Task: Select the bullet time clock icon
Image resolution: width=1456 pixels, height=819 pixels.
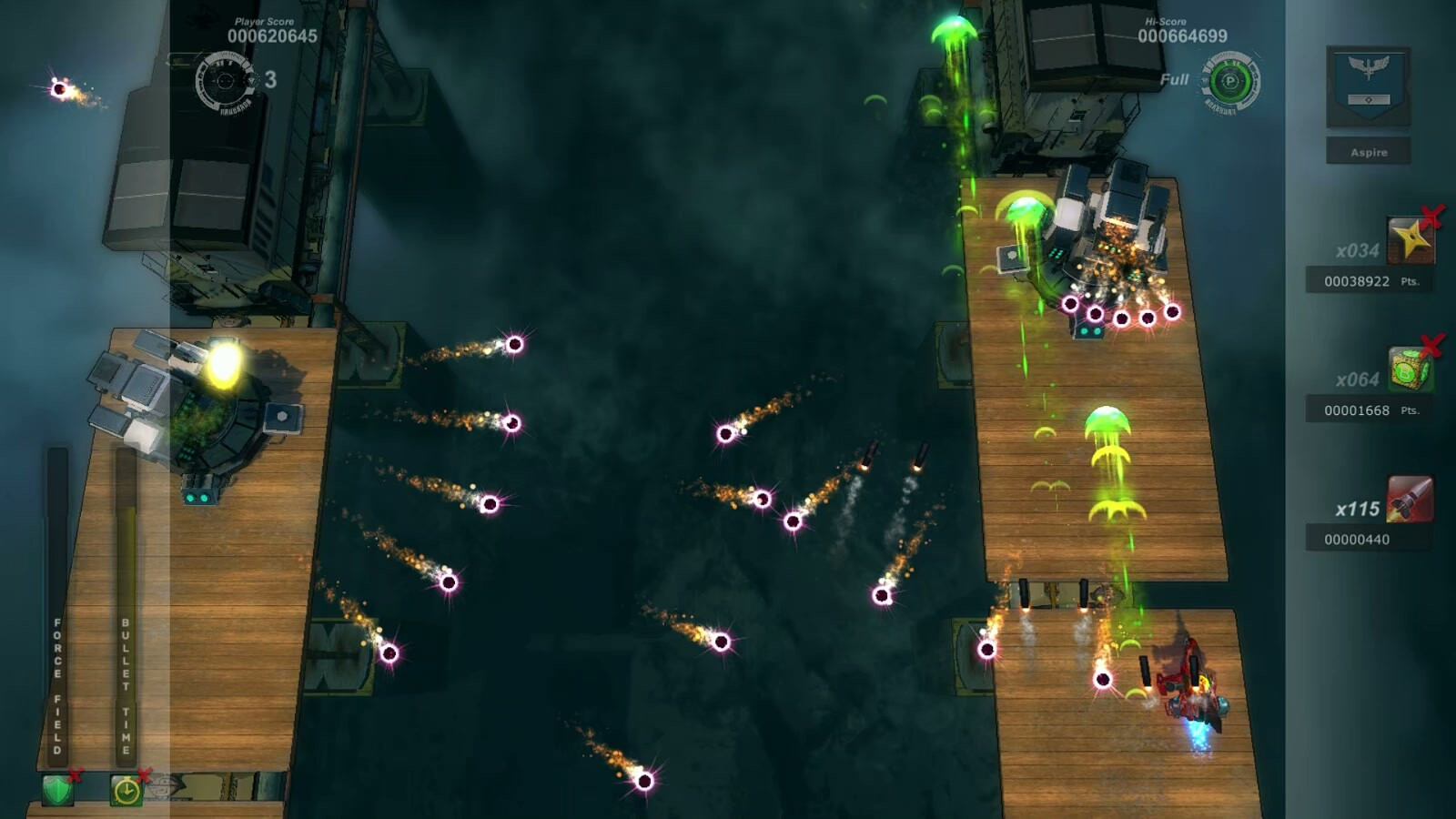Action: (126, 790)
